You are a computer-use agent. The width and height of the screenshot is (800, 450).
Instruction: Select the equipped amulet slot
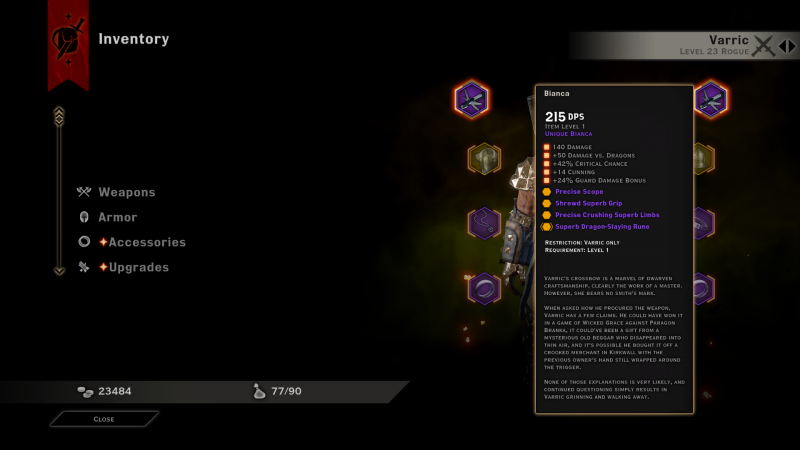pos(484,223)
